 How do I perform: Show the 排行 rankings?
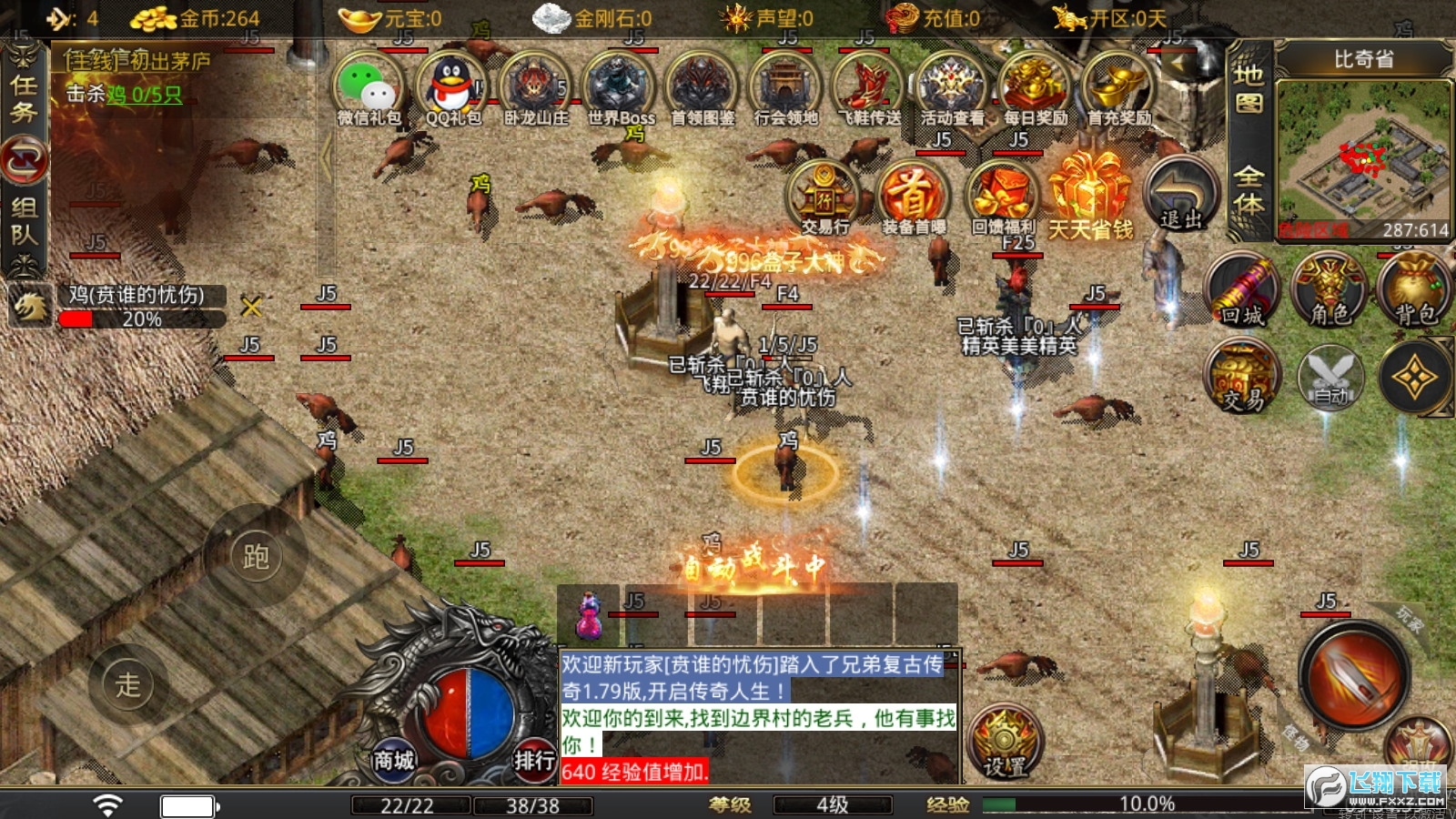[534, 759]
